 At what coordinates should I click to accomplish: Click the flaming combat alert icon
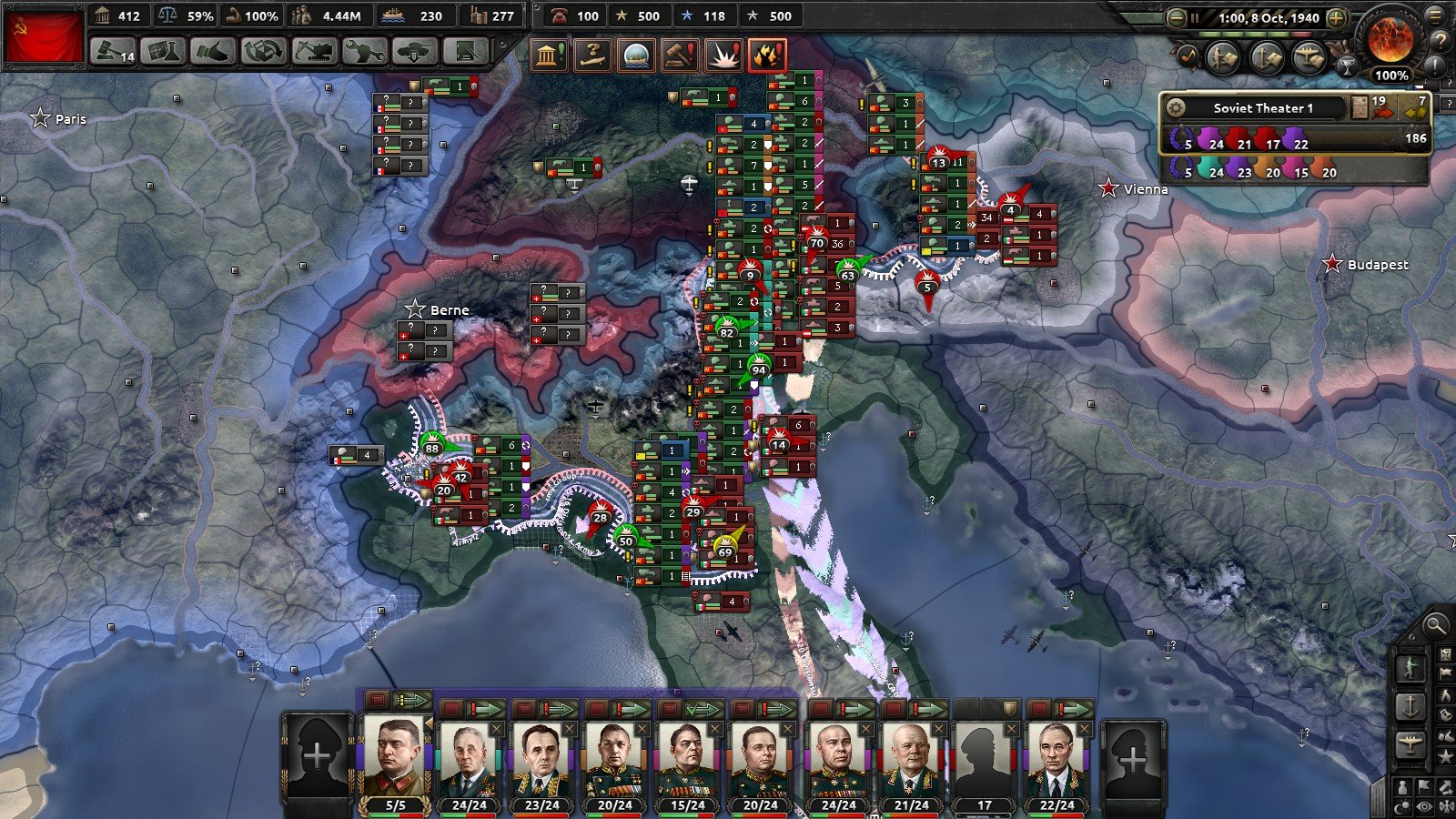pos(767,55)
